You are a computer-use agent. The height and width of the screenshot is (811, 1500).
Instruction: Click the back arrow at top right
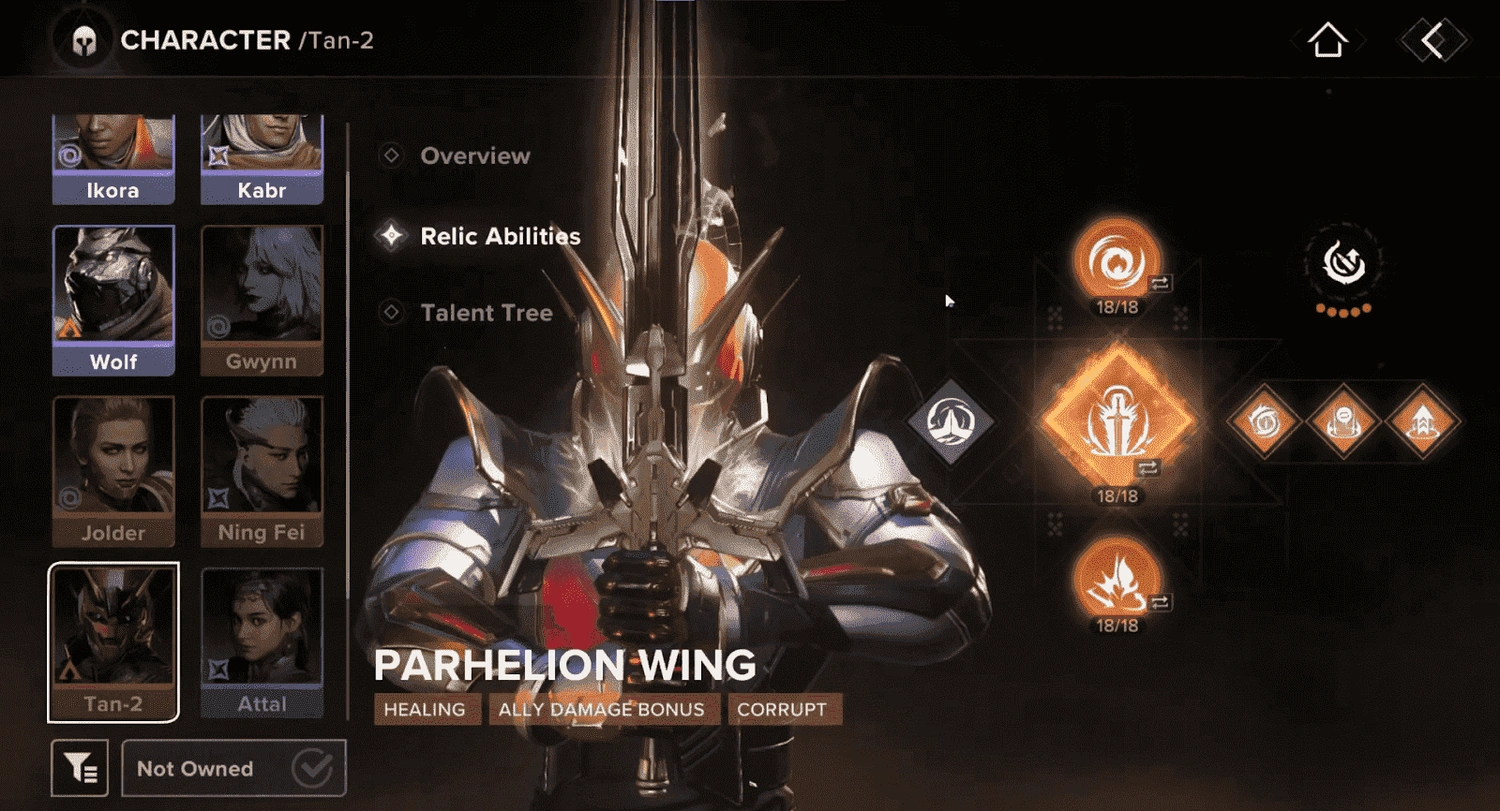tap(1432, 38)
